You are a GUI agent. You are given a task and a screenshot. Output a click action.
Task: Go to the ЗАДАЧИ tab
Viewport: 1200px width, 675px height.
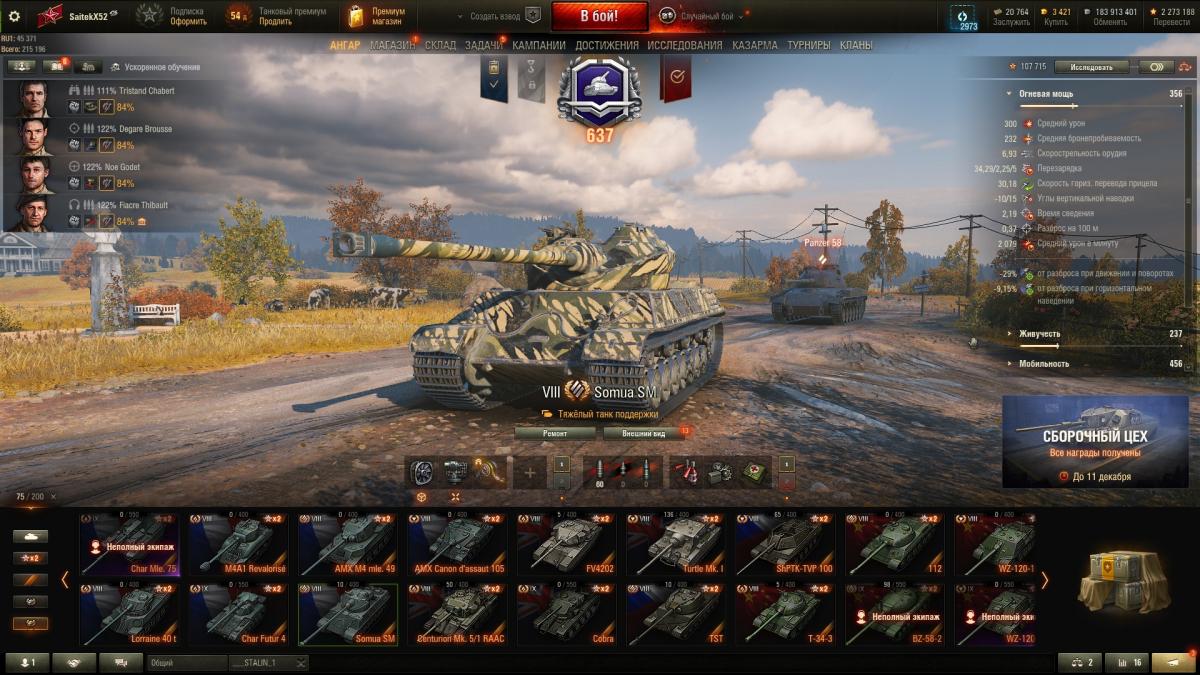pyautogui.click(x=484, y=45)
